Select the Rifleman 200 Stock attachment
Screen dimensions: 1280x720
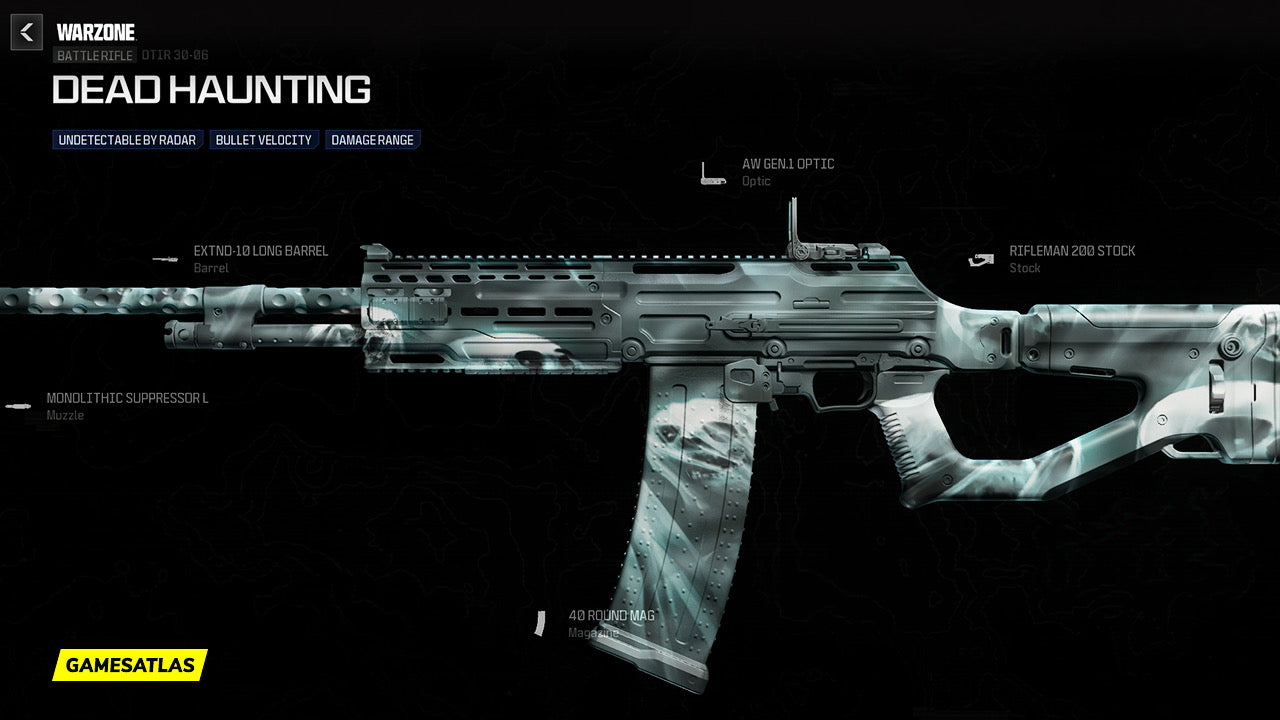pyautogui.click(x=1071, y=252)
